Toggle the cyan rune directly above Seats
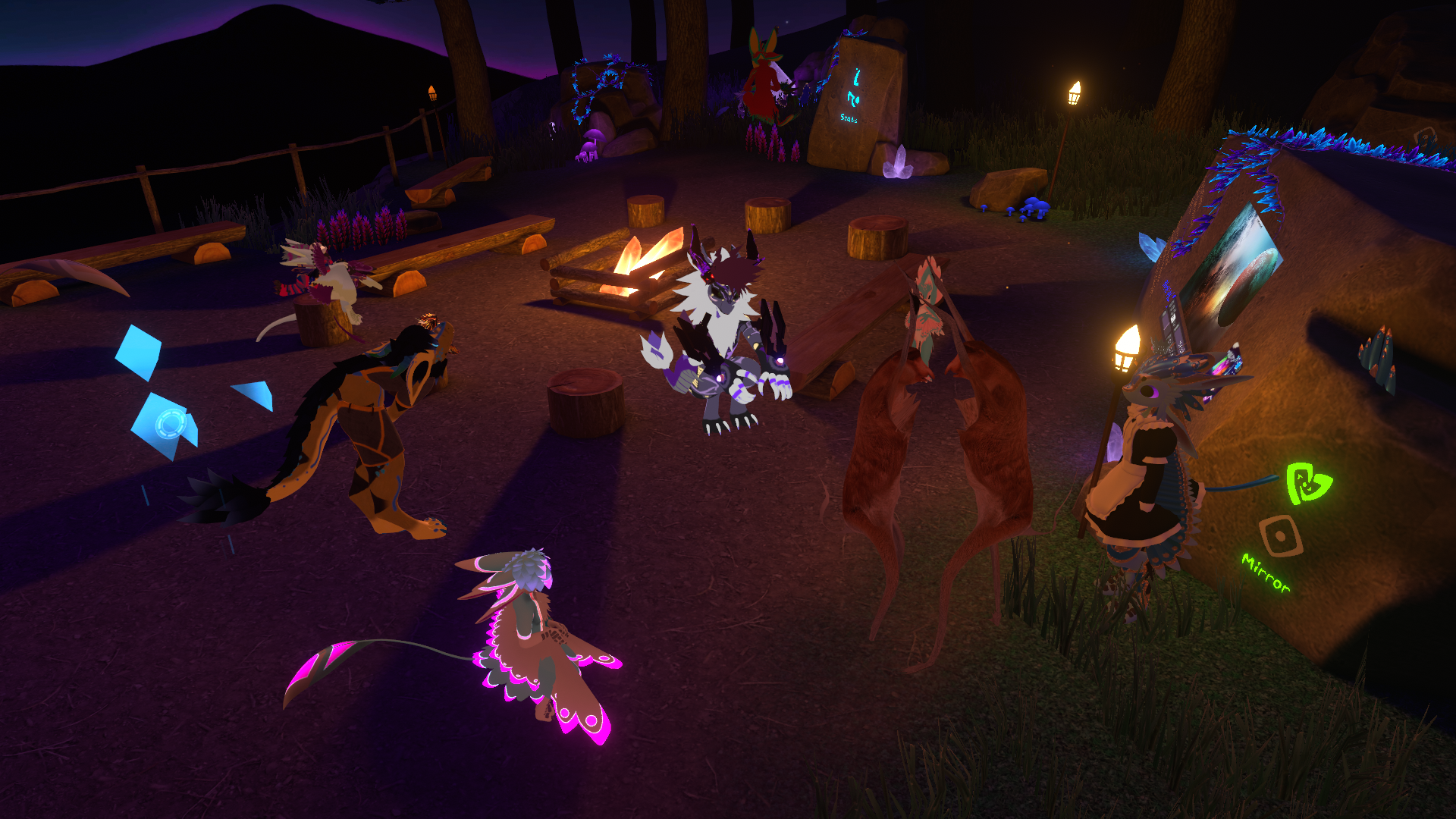The image size is (1456, 819). point(853,99)
